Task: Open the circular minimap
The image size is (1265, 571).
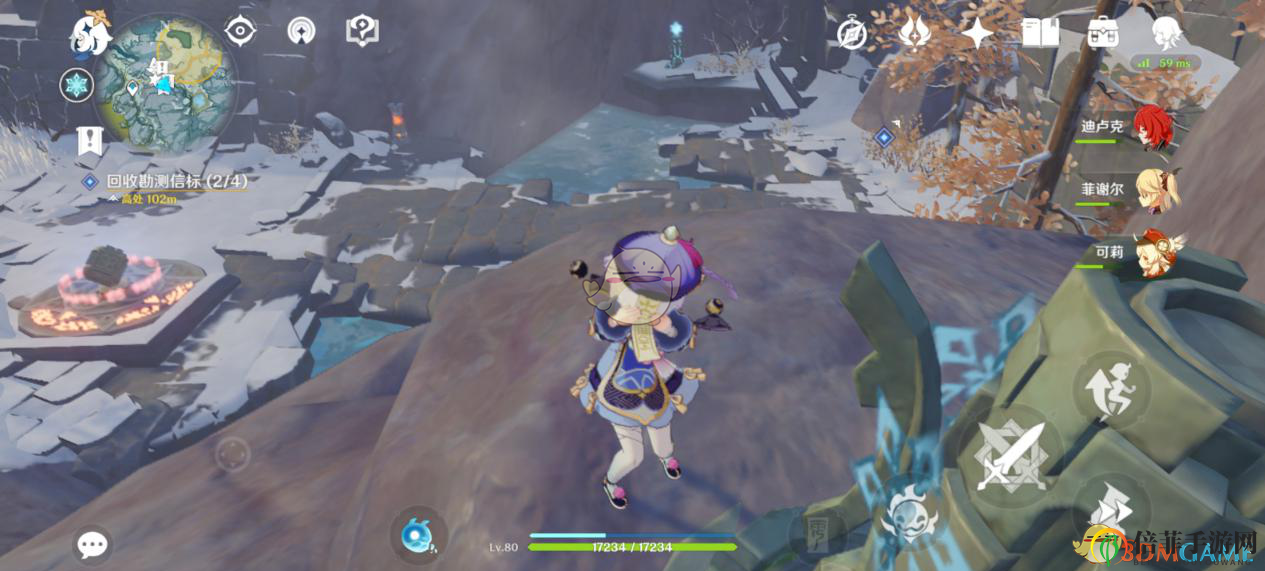Action: click(165, 82)
